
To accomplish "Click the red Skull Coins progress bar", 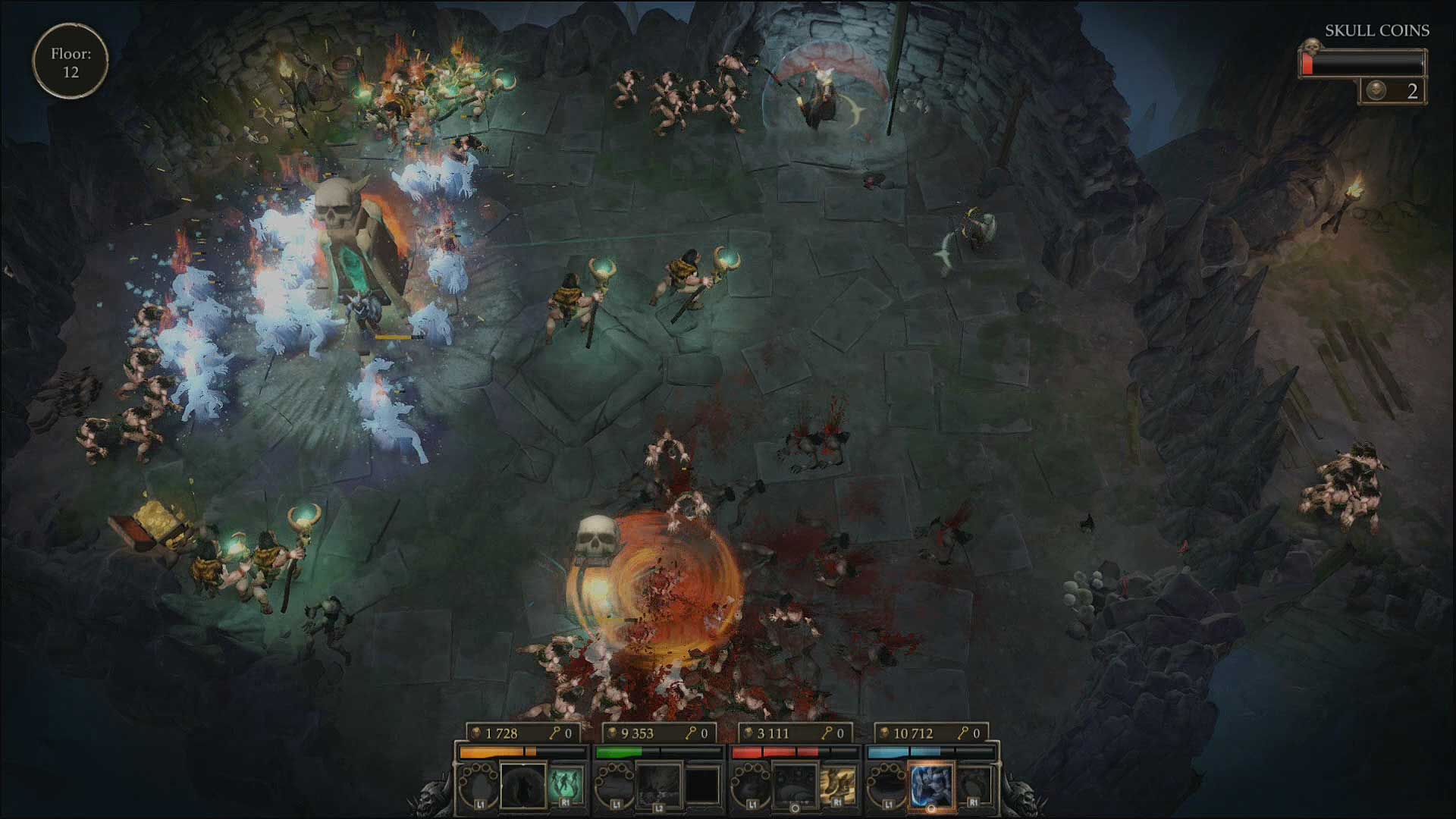I will (x=1307, y=64).
